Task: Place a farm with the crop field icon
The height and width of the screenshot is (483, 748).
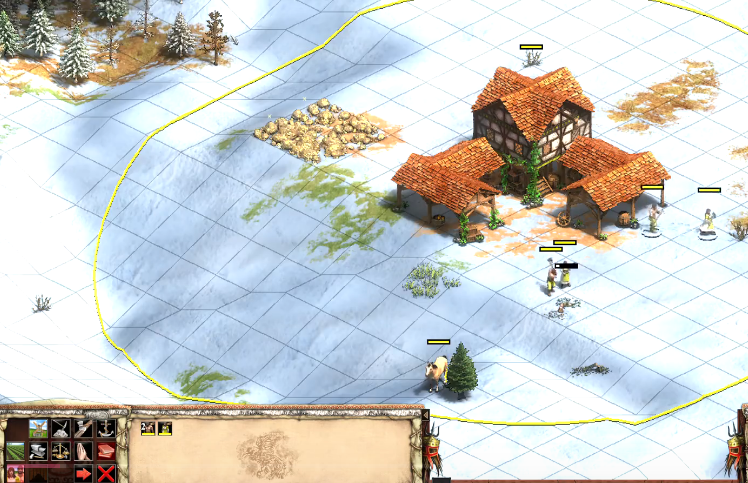Action: coord(16,451)
